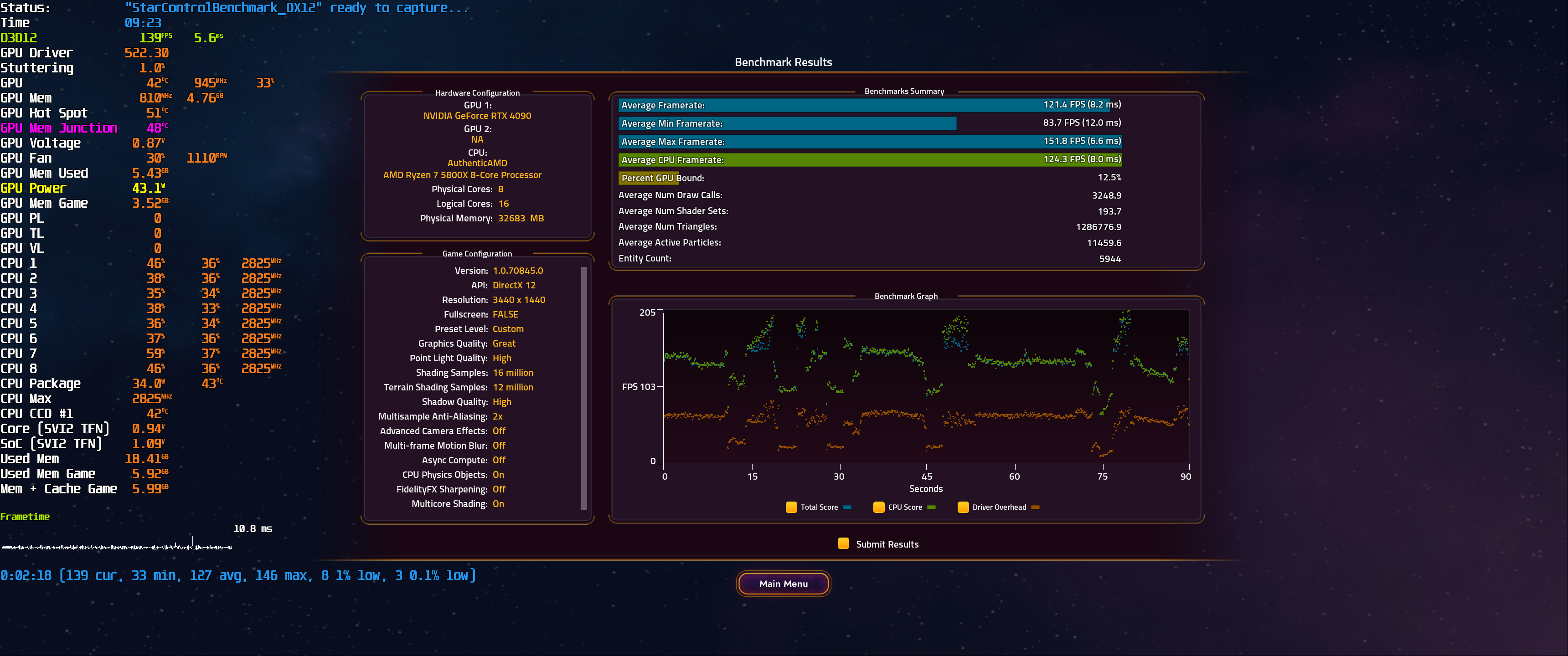Open the Shadow Quality High dropdown
1568x656 pixels.
(x=501, y=402)
